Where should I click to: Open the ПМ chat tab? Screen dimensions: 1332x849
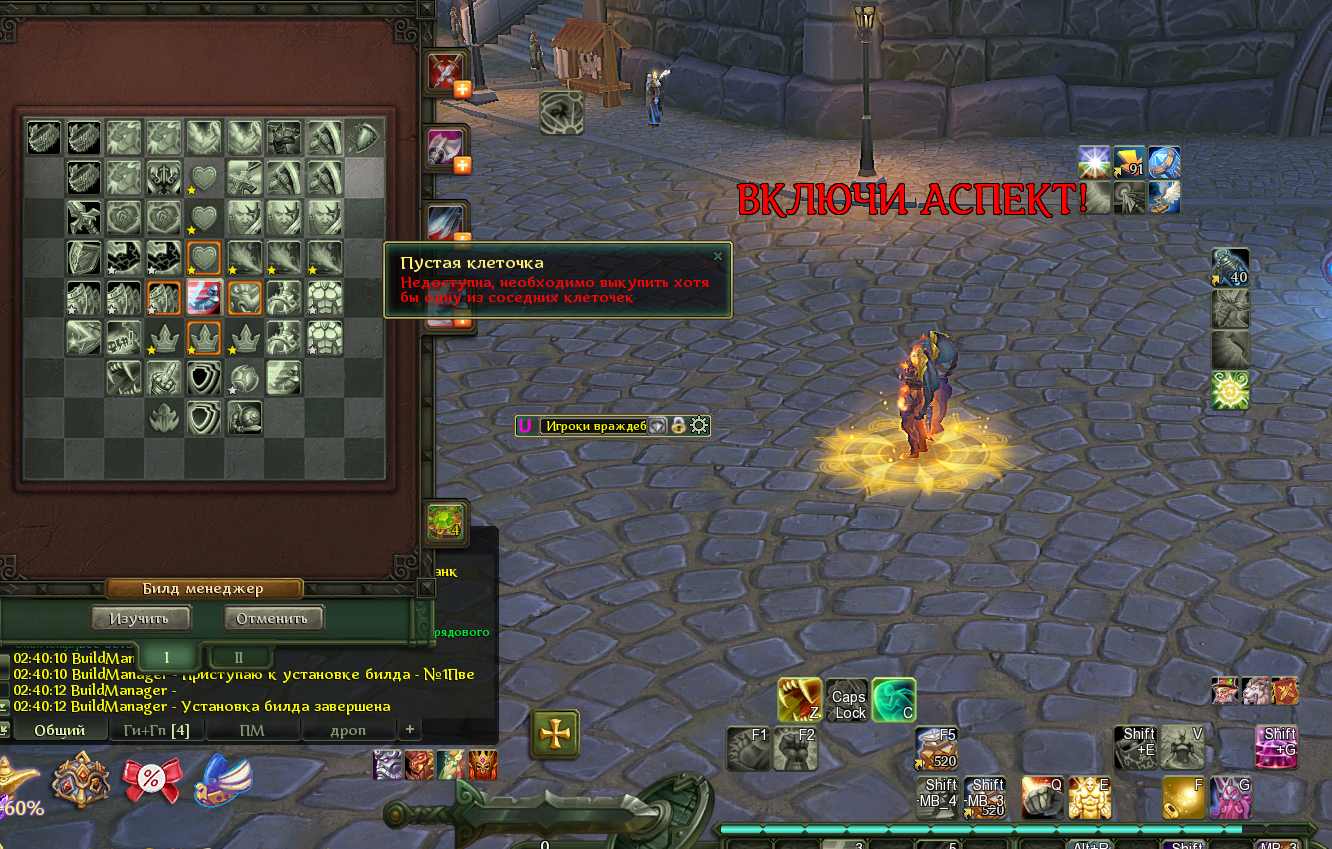click(252, 730)
